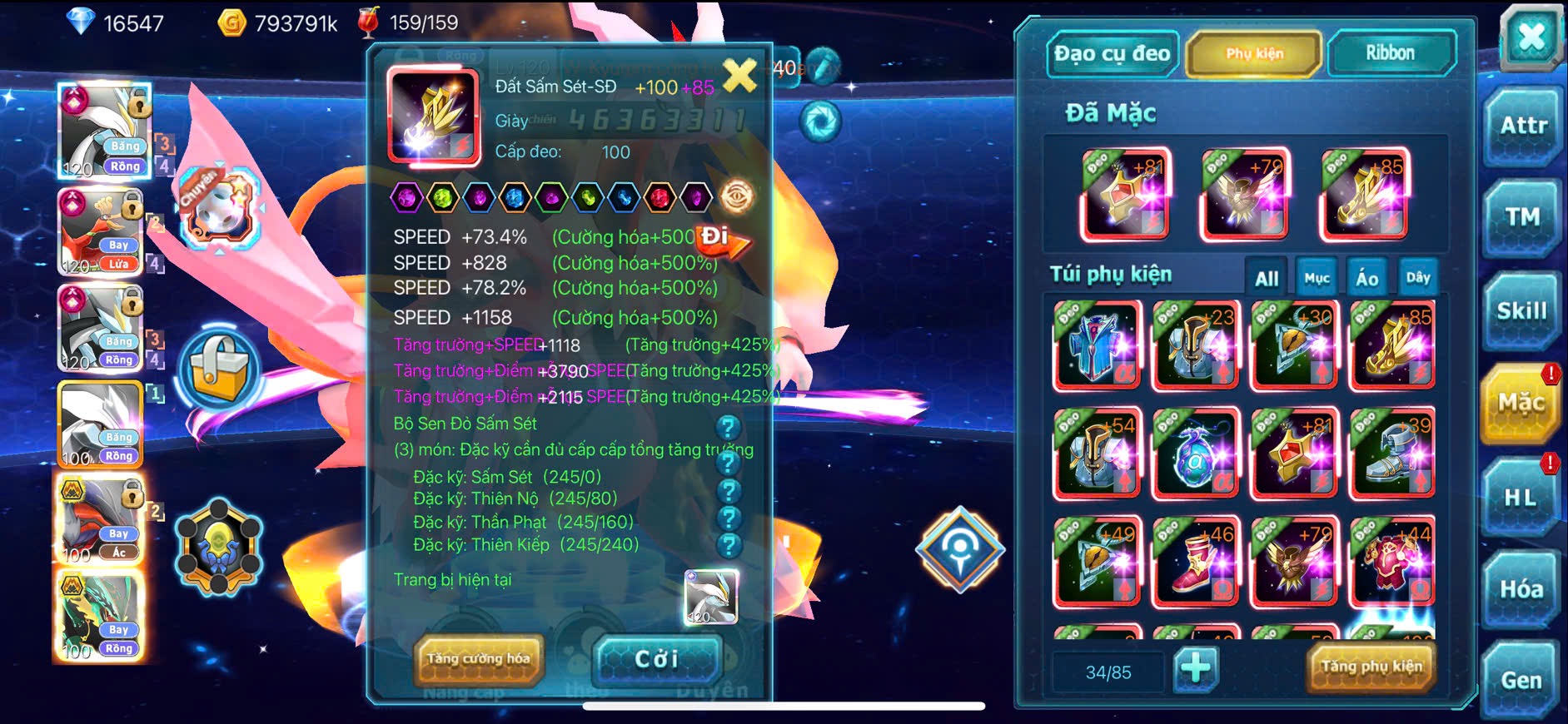Open the Gen side menu

[x=1521, y=681]
